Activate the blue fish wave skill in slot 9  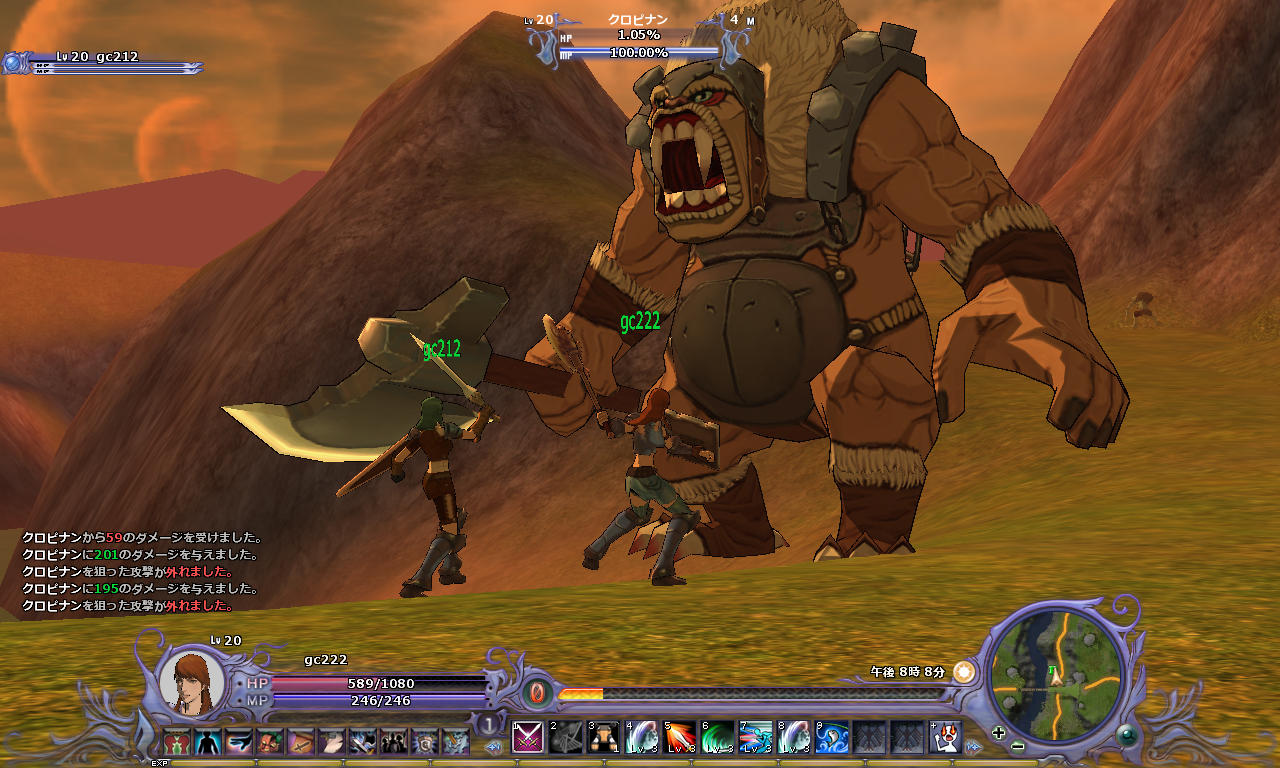(x=832, y=737)
